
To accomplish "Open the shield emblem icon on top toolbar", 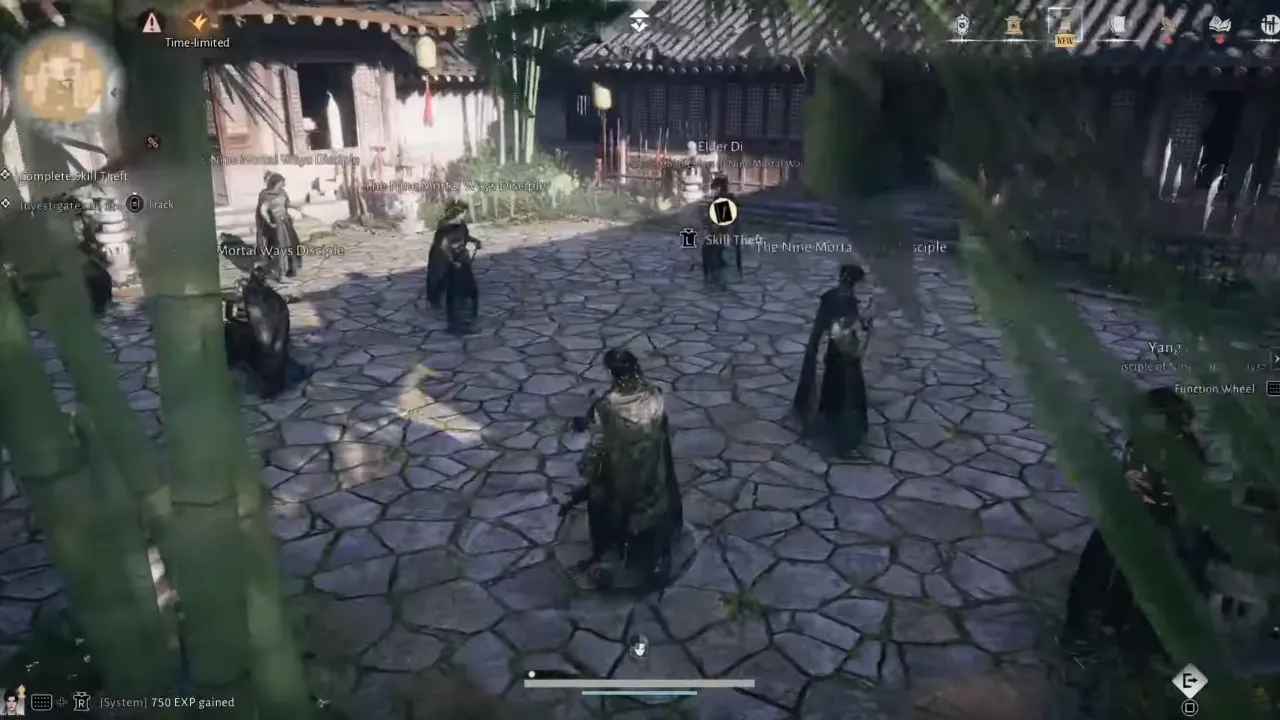I will coord(962,25).
